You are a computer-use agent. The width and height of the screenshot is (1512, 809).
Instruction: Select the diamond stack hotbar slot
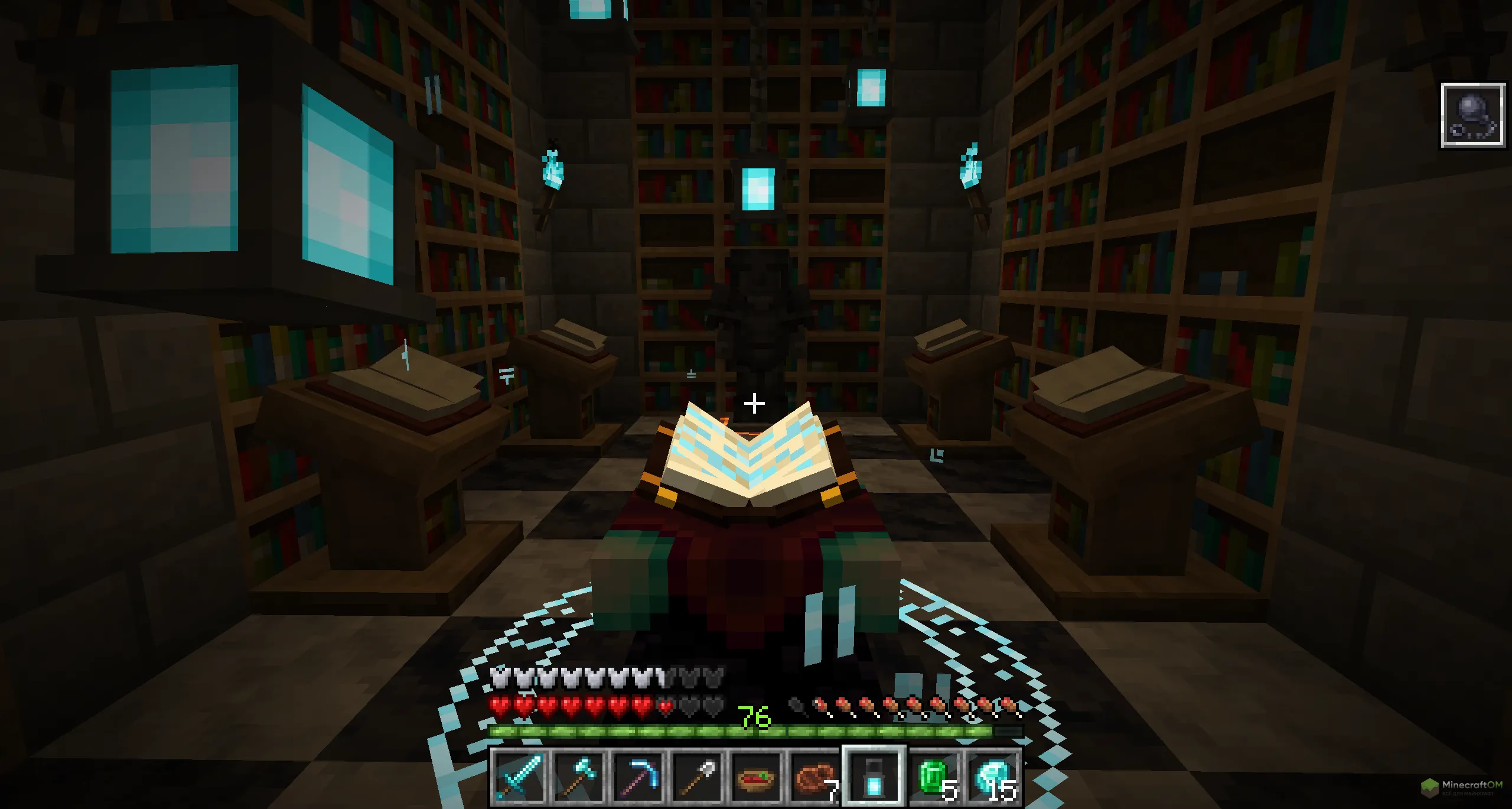pos(993,776)
